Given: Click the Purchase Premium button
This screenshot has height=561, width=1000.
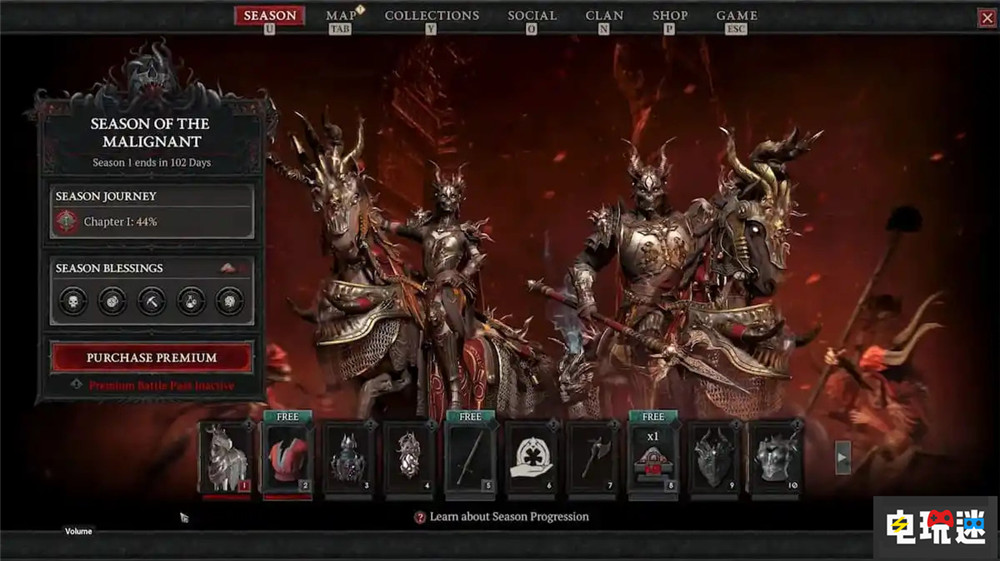Looking at the screenshot, I should (152, 357).
